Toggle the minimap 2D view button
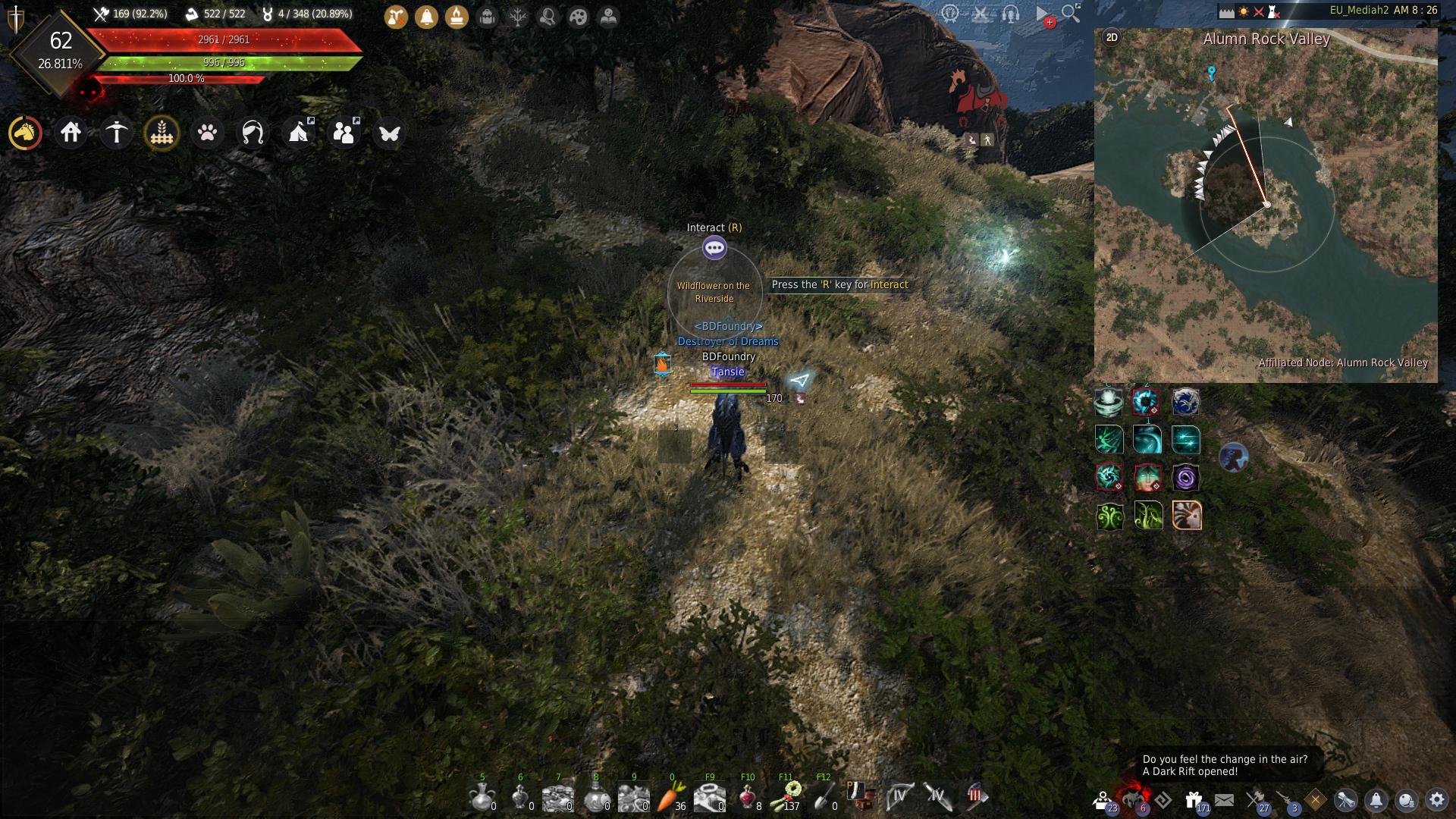The image size is (1456, 819). pos(1112,37)
